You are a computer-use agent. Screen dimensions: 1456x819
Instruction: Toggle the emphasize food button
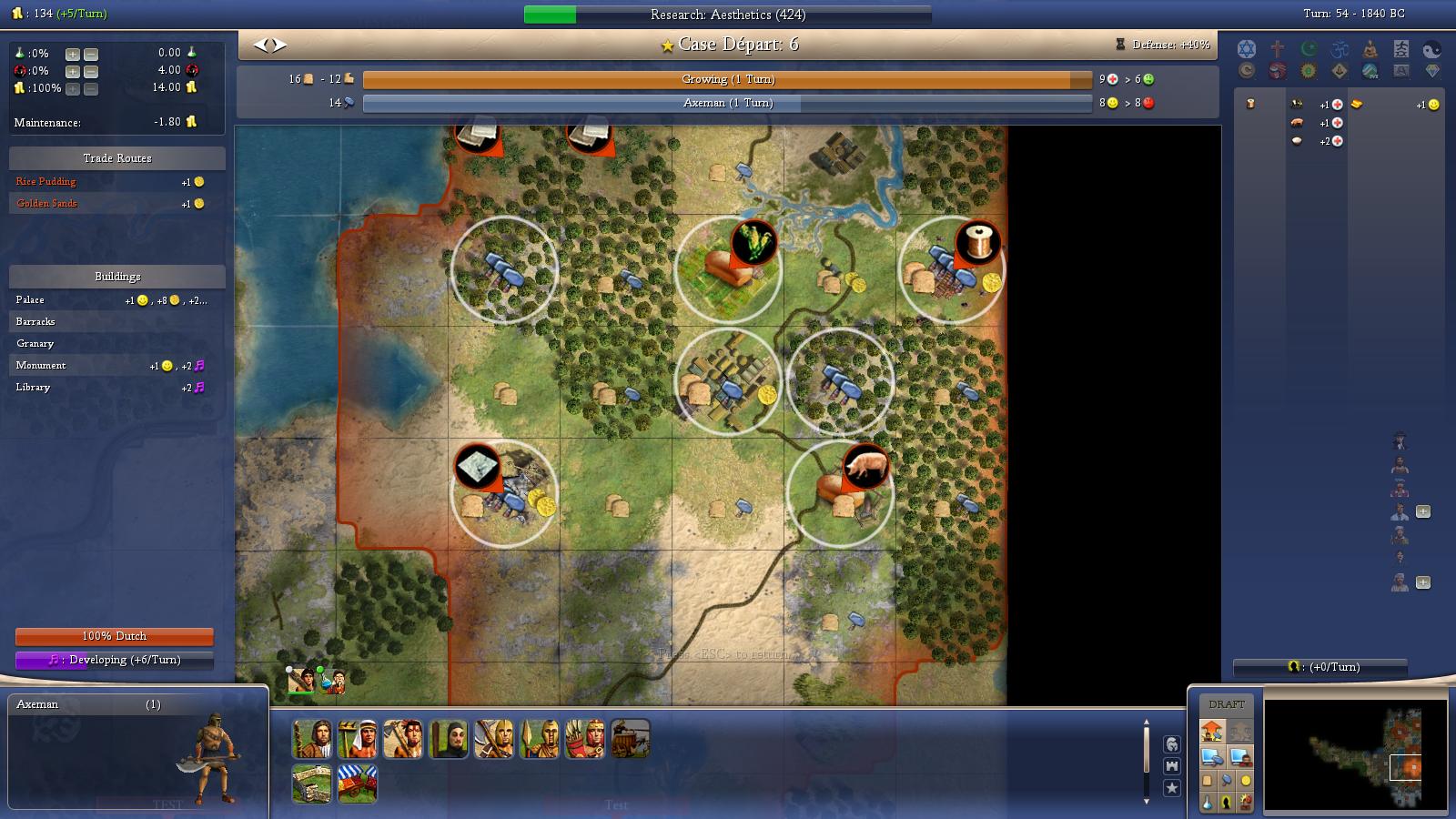click(x=1208, y=781)
